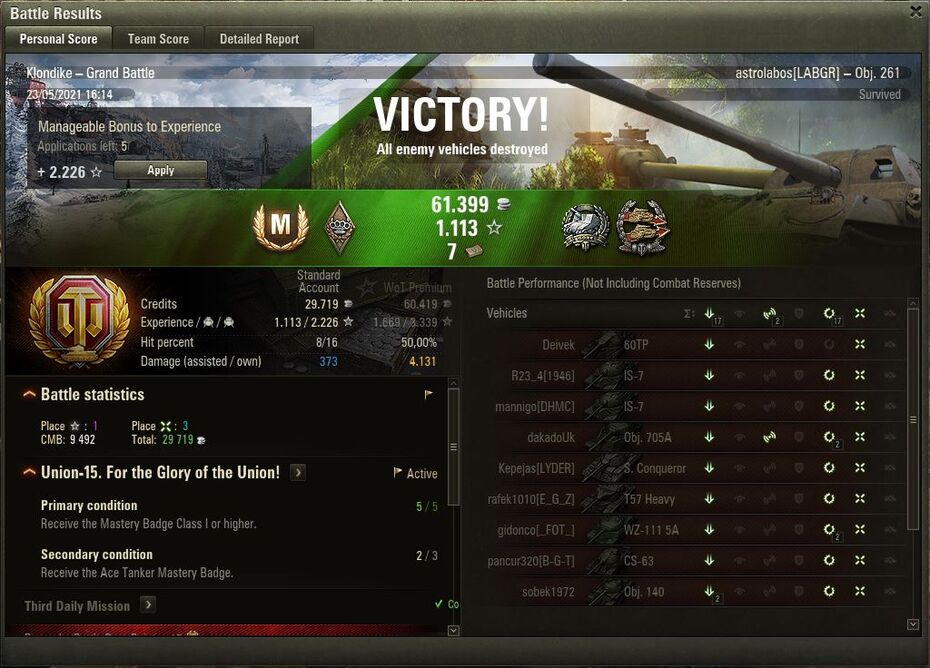Viewport: 930px width, 668px height.
Task: Collapse the Battle statistics section
Action: (30, 395)
